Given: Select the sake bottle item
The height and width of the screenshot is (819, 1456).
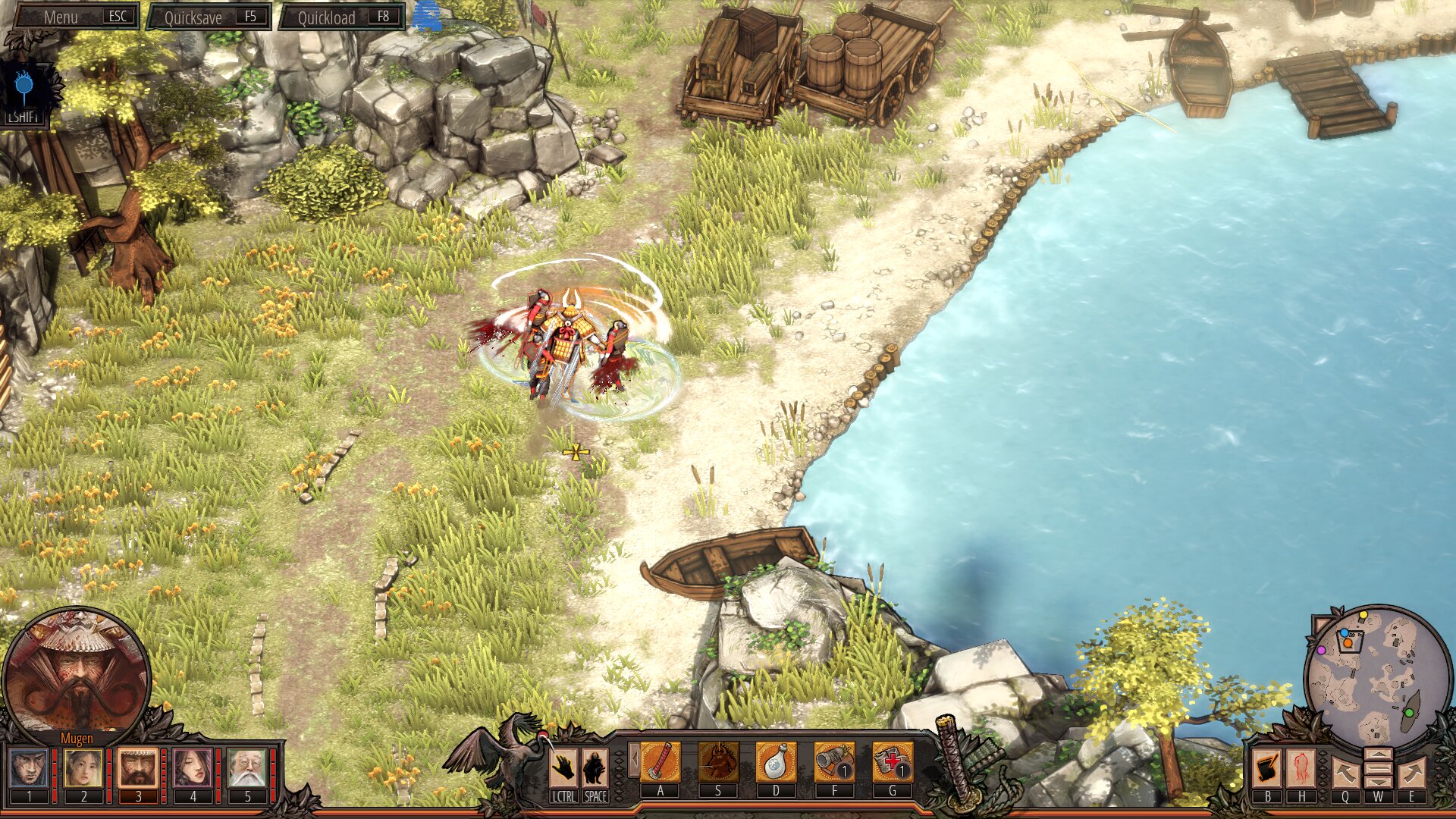Looking at the screenshot, I should 776,762.
